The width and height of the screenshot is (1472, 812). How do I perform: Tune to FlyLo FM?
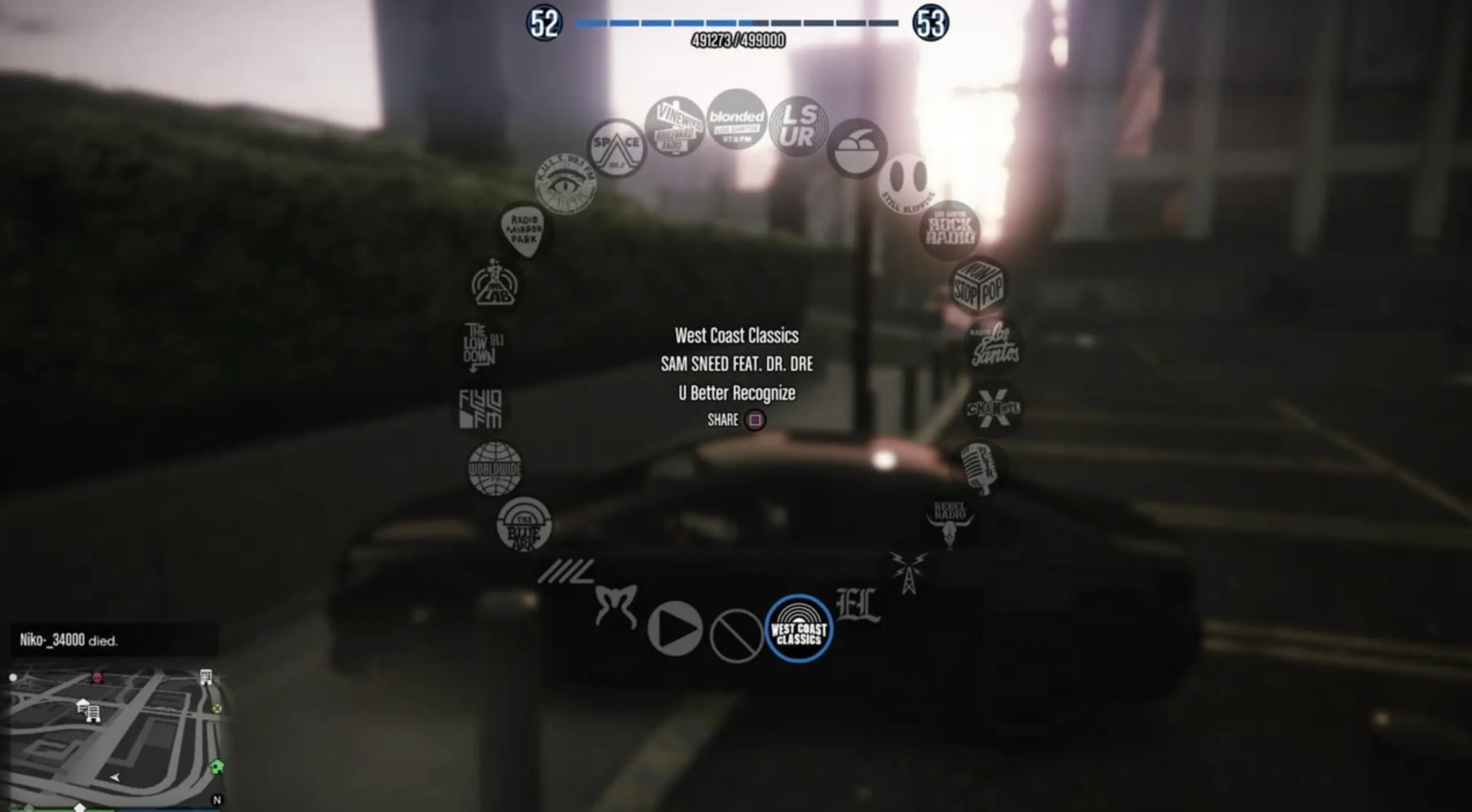(x=480, y=408)
